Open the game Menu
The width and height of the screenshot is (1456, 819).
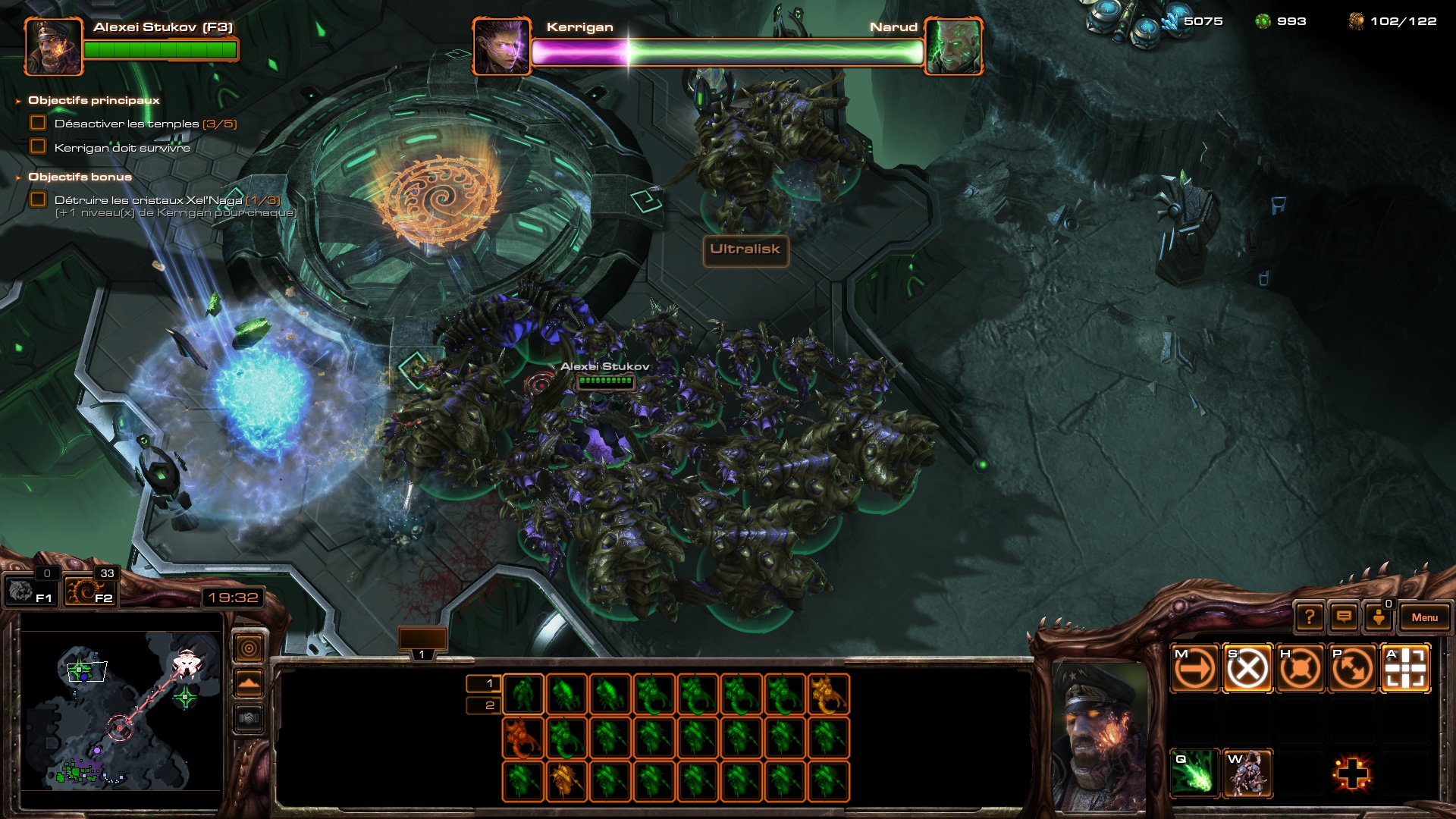(1424, 617)
